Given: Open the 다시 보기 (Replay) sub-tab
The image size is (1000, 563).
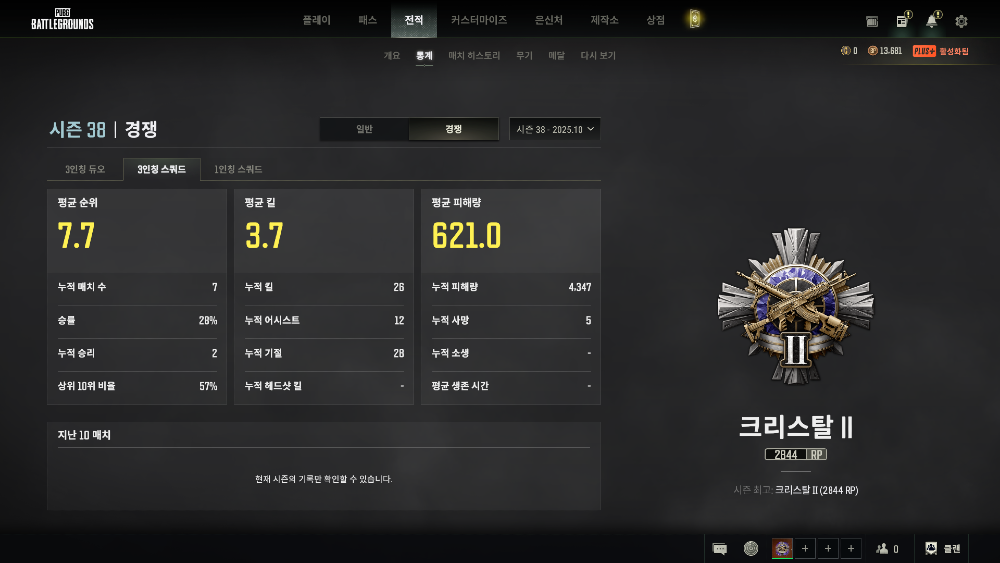Looking at the screenshot, I should point(598,56).
